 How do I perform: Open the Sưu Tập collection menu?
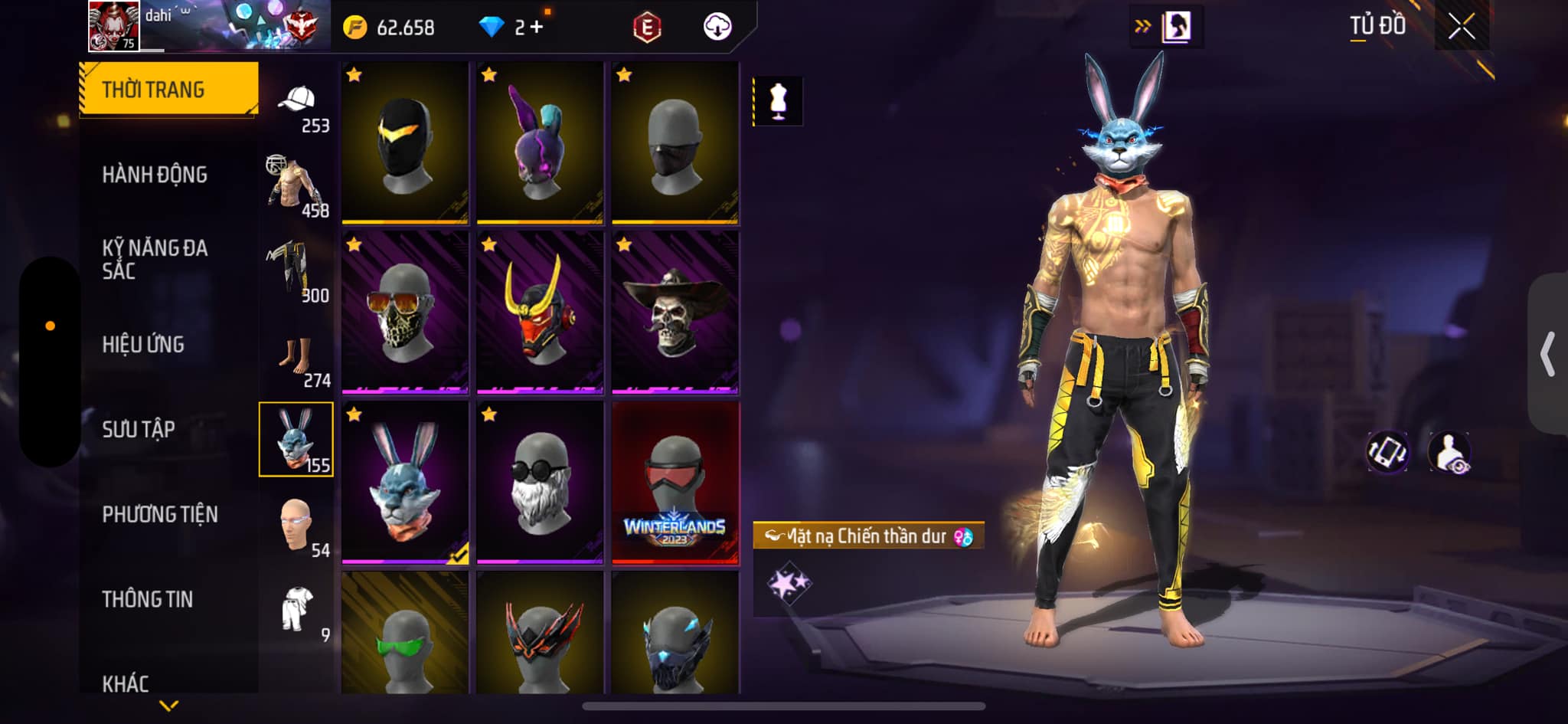139,429
